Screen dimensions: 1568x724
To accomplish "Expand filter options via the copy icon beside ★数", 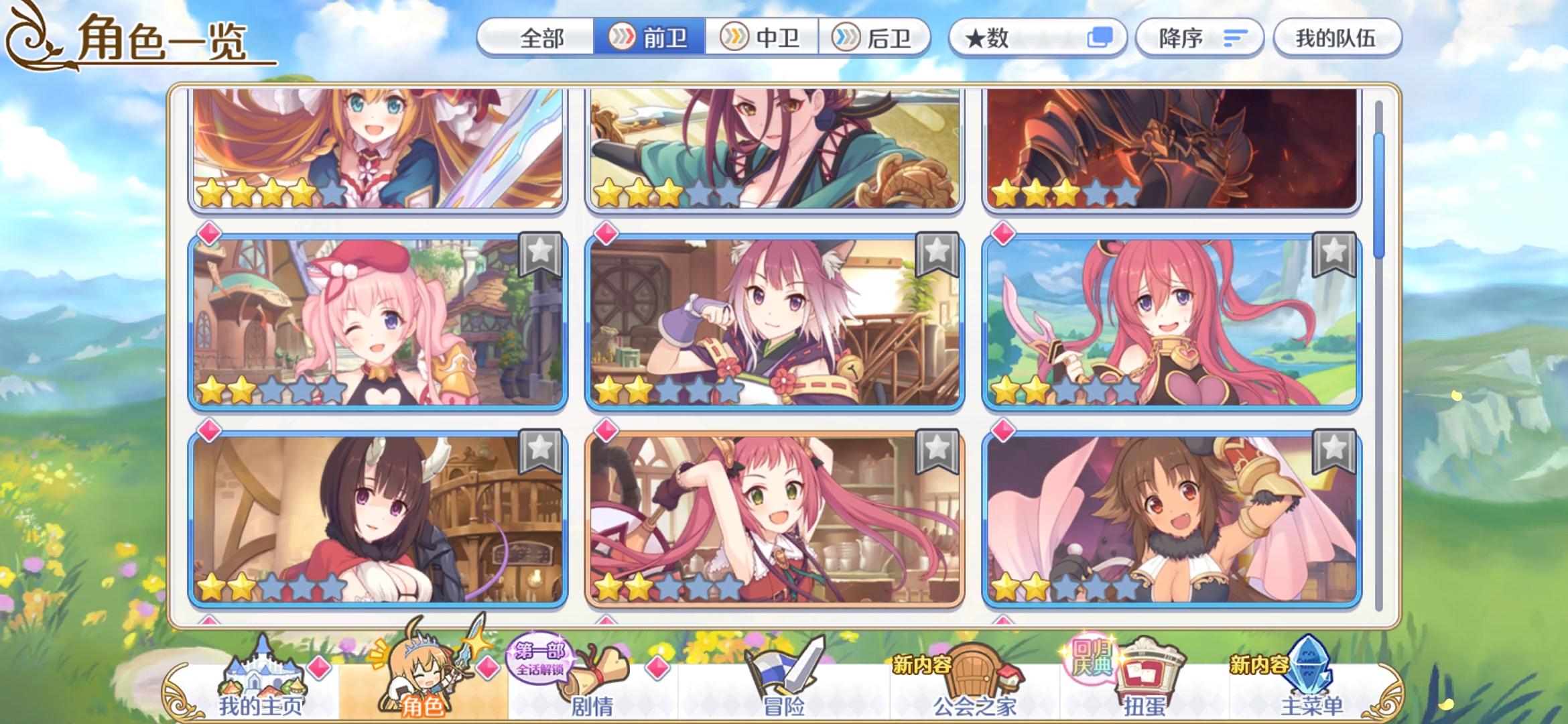I will point(1100,38).
